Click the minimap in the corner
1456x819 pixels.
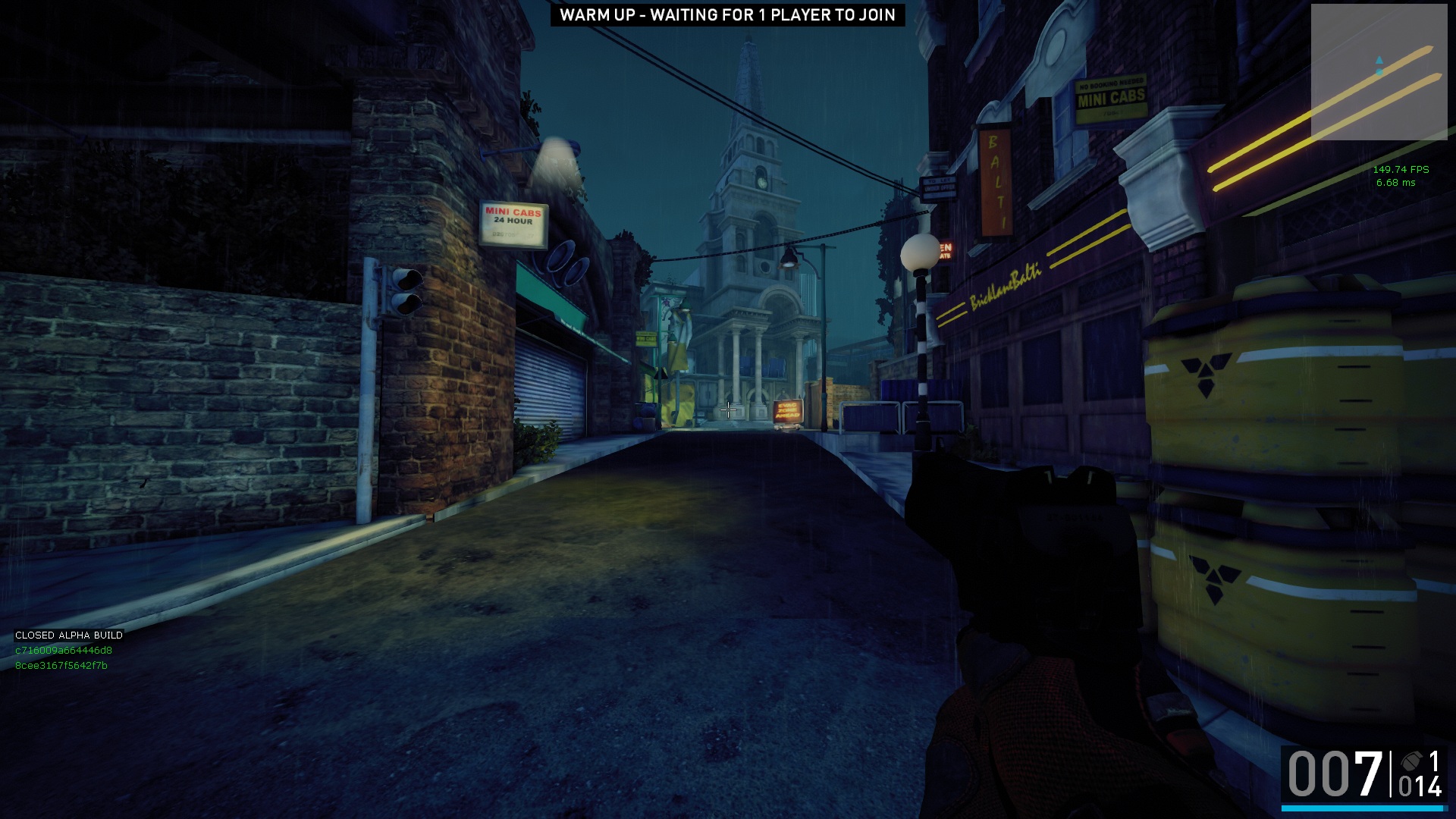[1379, 72]
